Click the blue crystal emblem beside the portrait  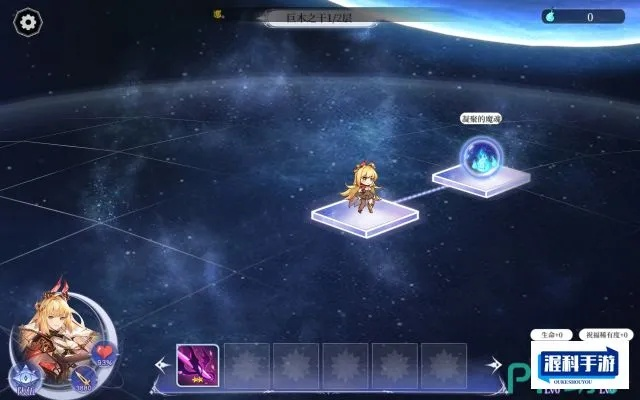click(x=21, y=377)
